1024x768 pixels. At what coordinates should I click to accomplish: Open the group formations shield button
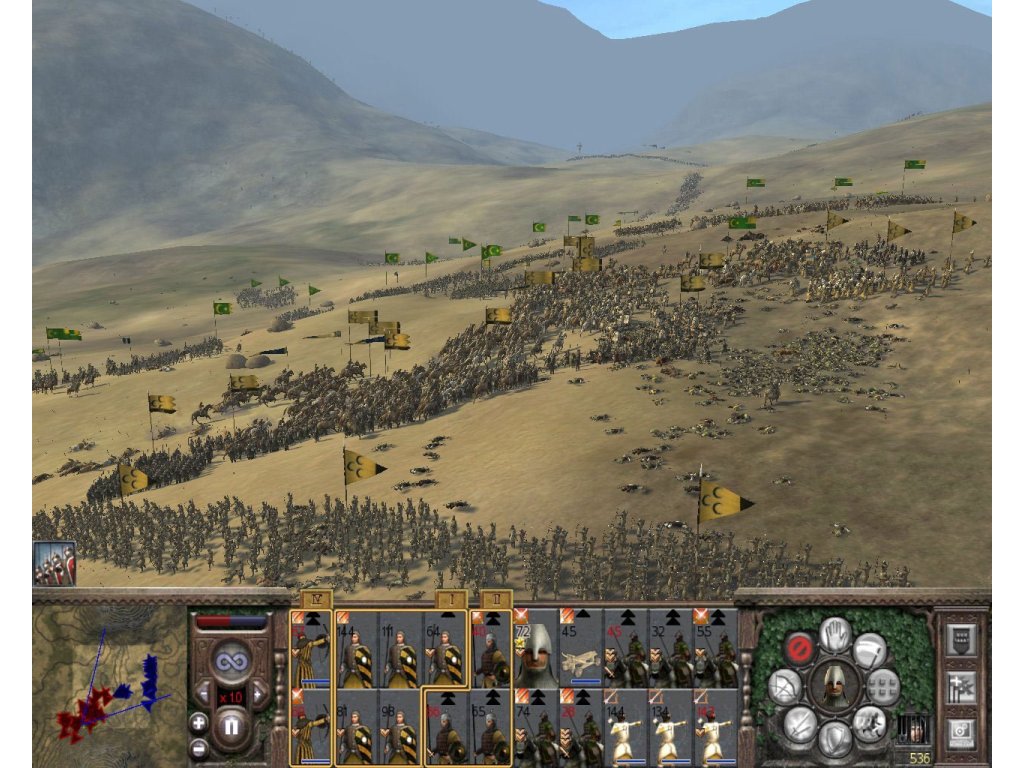pyautogui.click(x=960, y=641)
